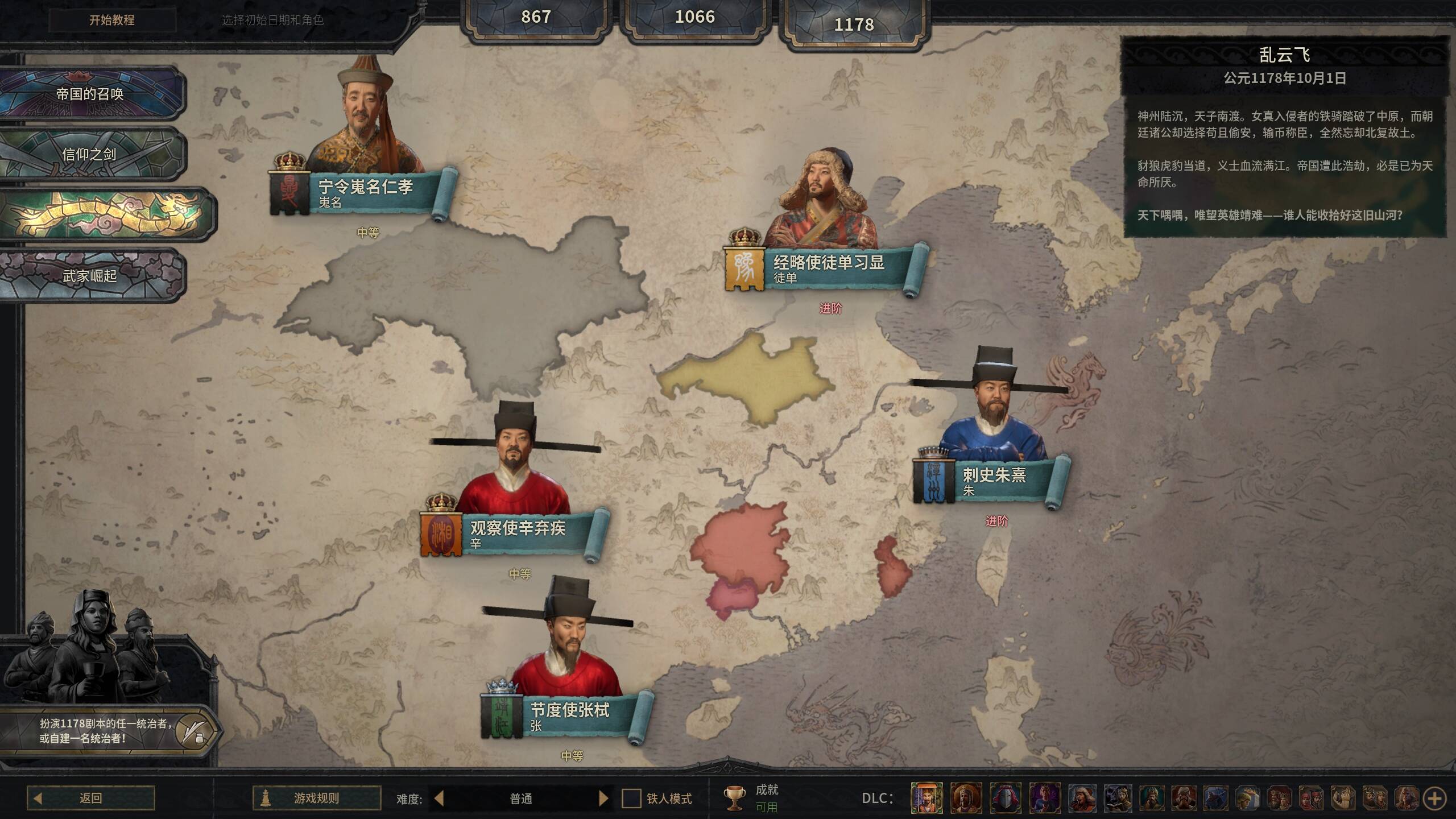This screenshot has height=819, width=1456.
Task: Open the DLC plus button
Action: [x=1434, y=799]
